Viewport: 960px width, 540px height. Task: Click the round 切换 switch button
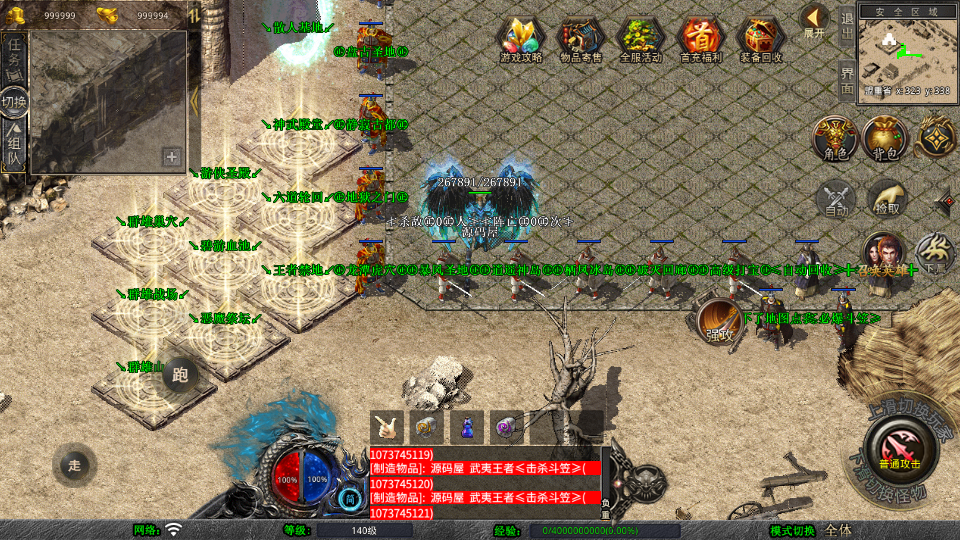15,101
